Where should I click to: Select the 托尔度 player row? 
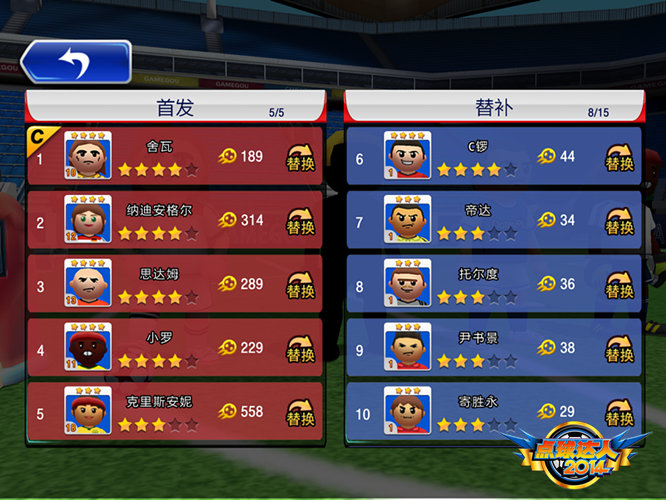(480, 284)
